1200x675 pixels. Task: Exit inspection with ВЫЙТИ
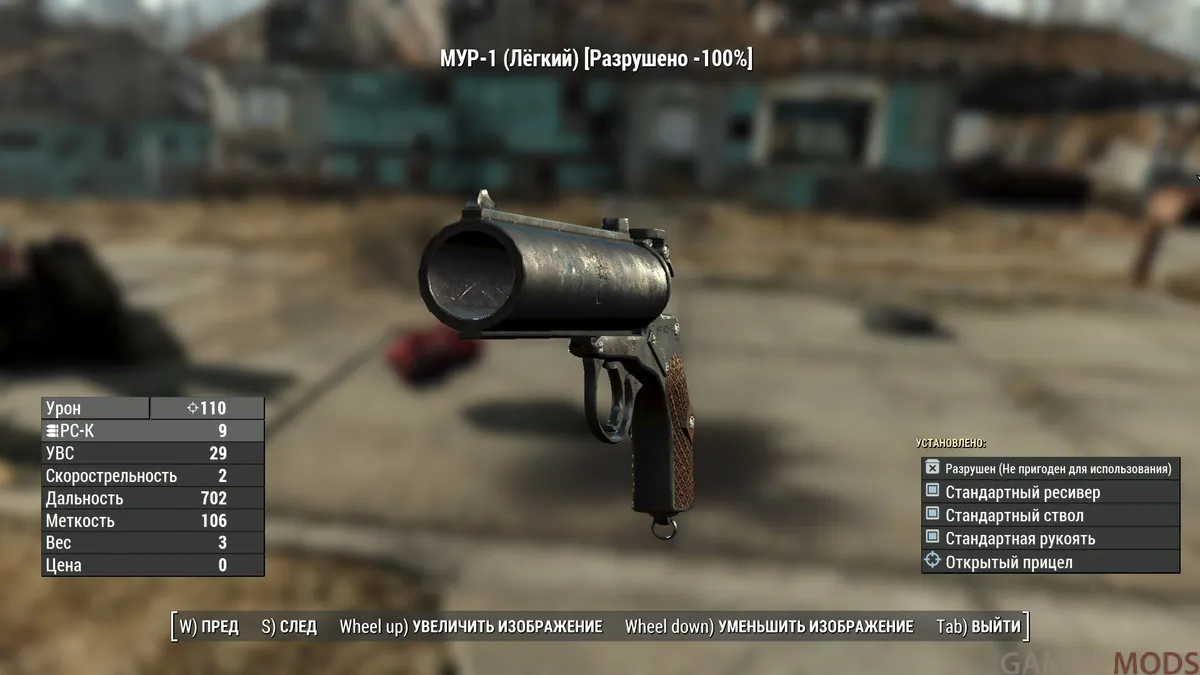(x=979, y=627)
